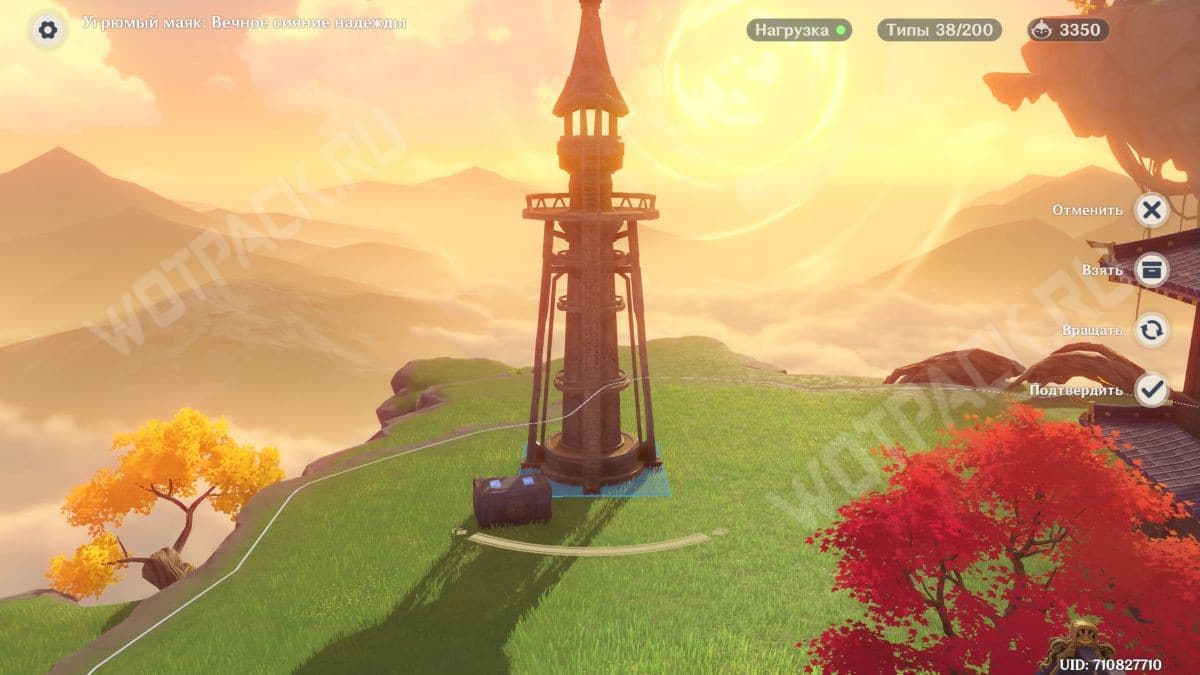Confirm placement with the Подтвердить checkmark
Viewport: 1200px width, 675px height.
(1152, 390)
